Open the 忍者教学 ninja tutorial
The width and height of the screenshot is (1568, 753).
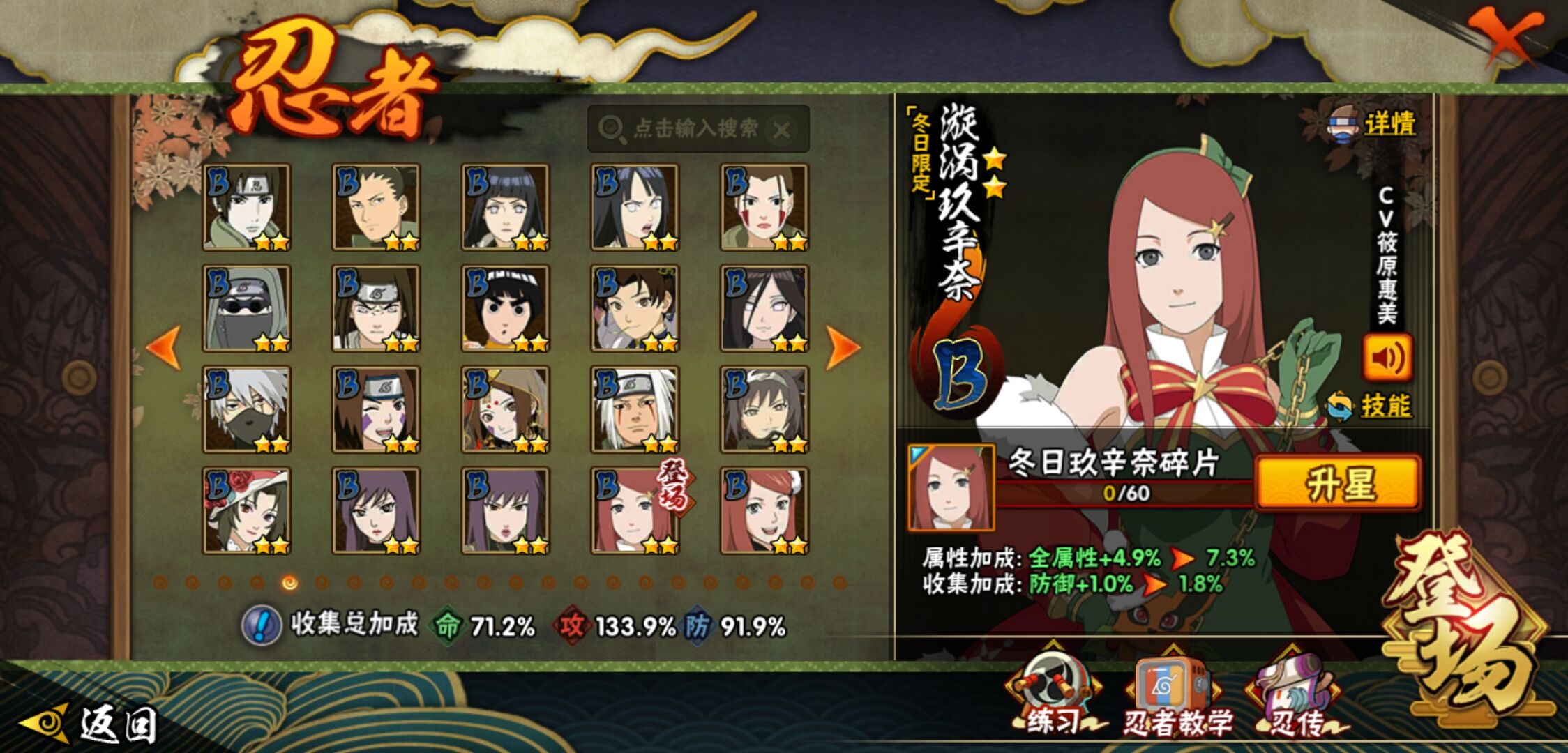pos(1174,697)
